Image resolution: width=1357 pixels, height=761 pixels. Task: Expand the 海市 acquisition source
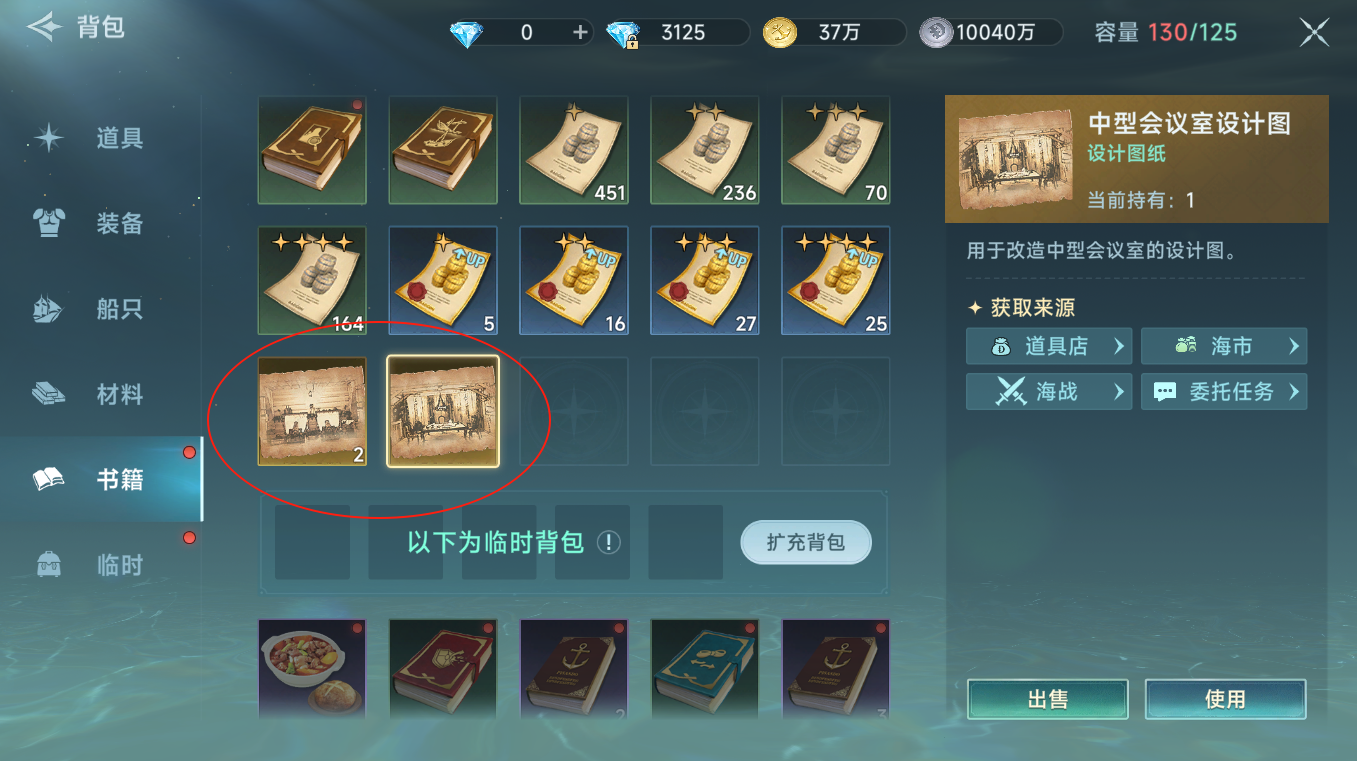(x=1224, y=346)
